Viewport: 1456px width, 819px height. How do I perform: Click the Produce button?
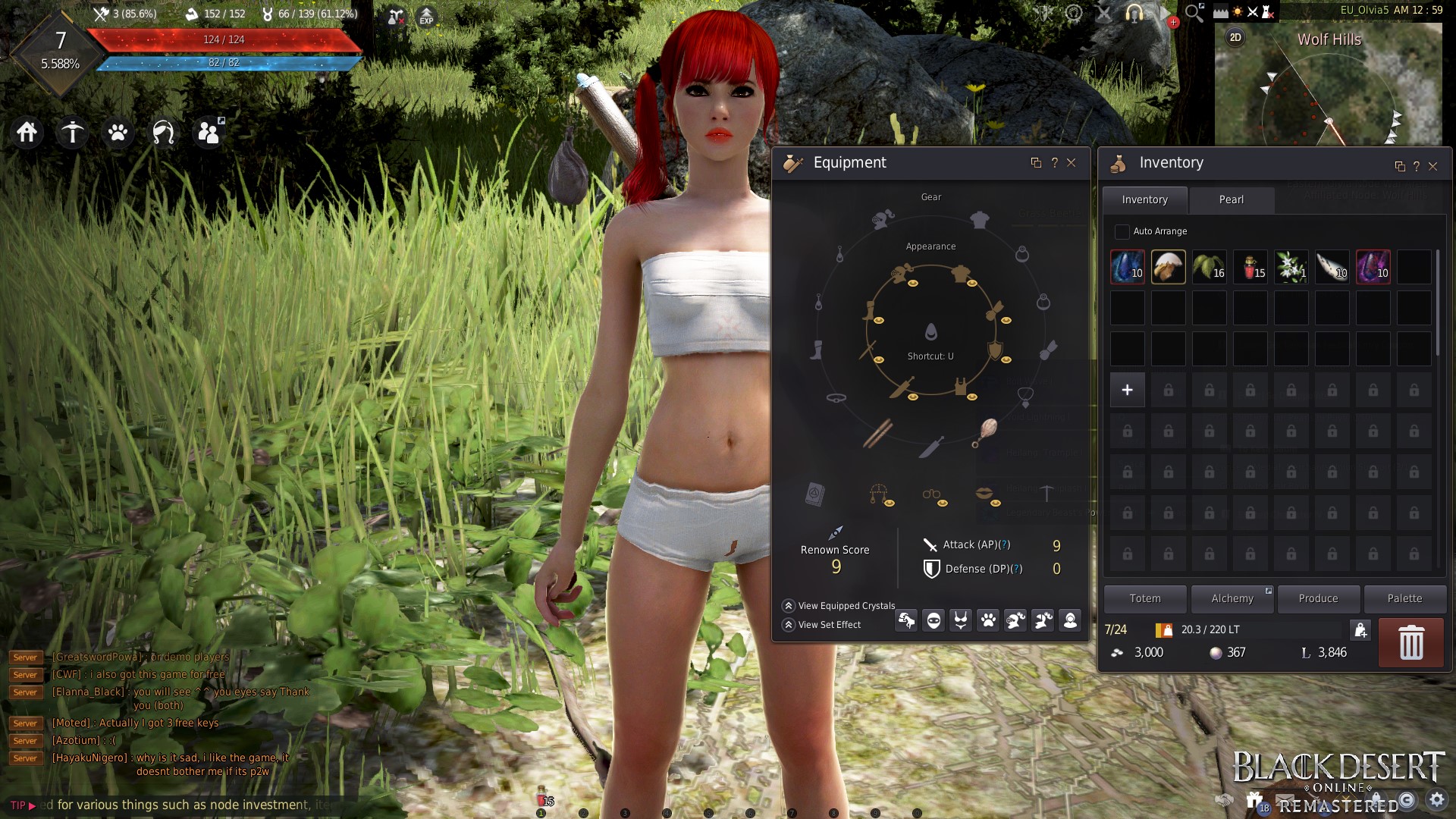[x=1318, y=598]
